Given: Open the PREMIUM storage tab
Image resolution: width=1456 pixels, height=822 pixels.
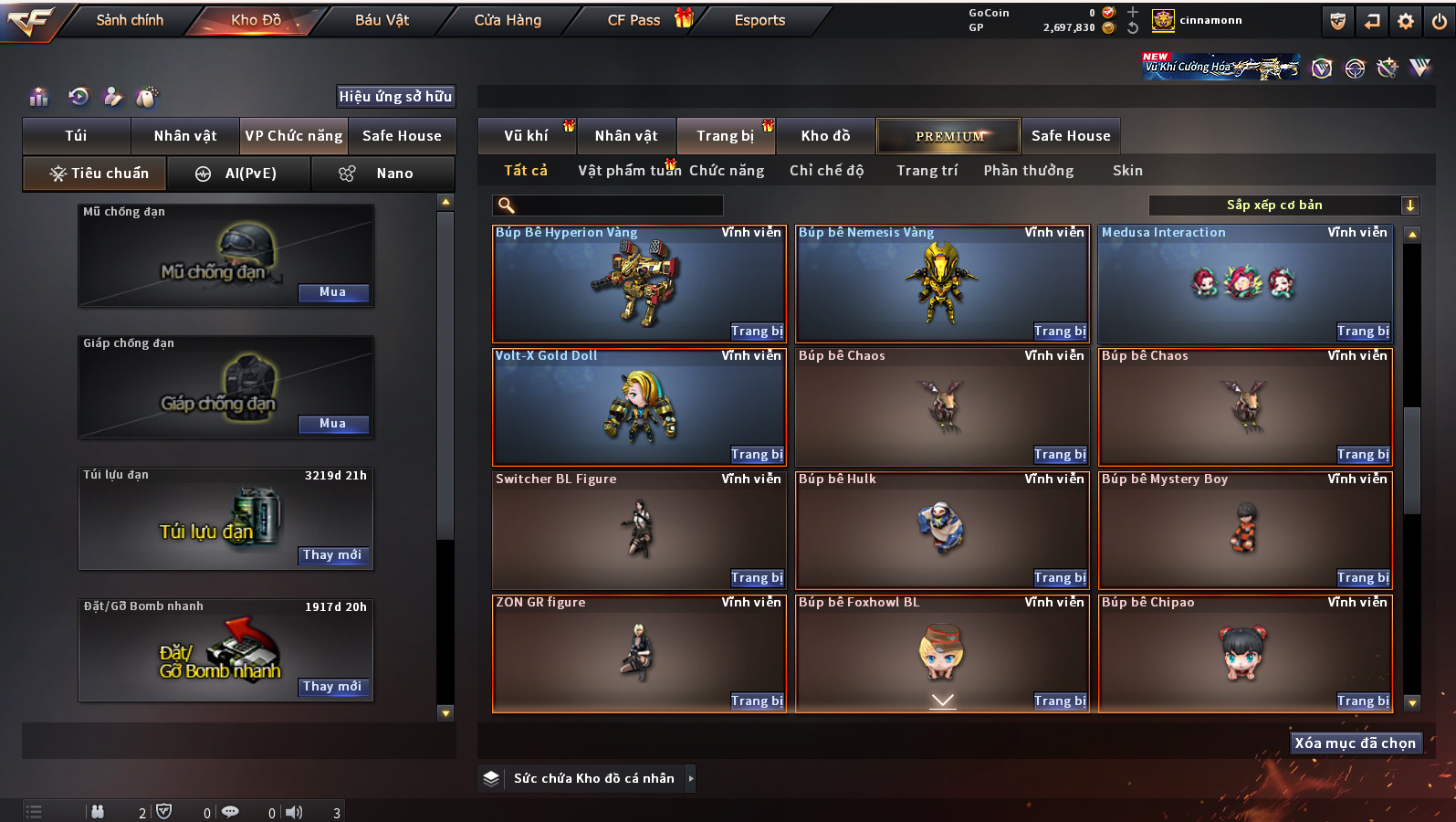Looking at the screenshot, I should coord(948,136).
